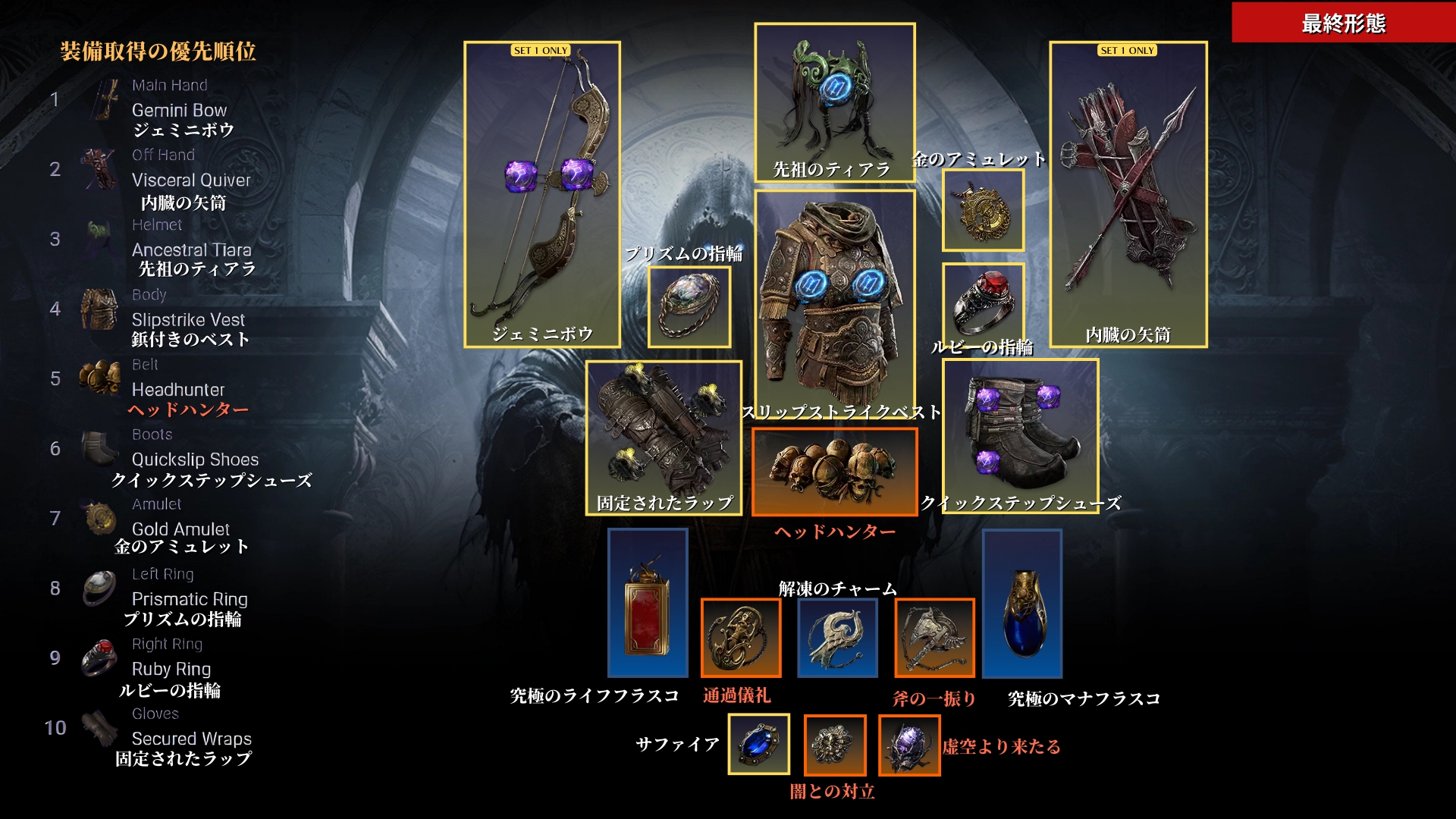This screenshot has height=819, width=1456.
Task: Select the middle jewel in the bottom row
Action: [834, 744]
